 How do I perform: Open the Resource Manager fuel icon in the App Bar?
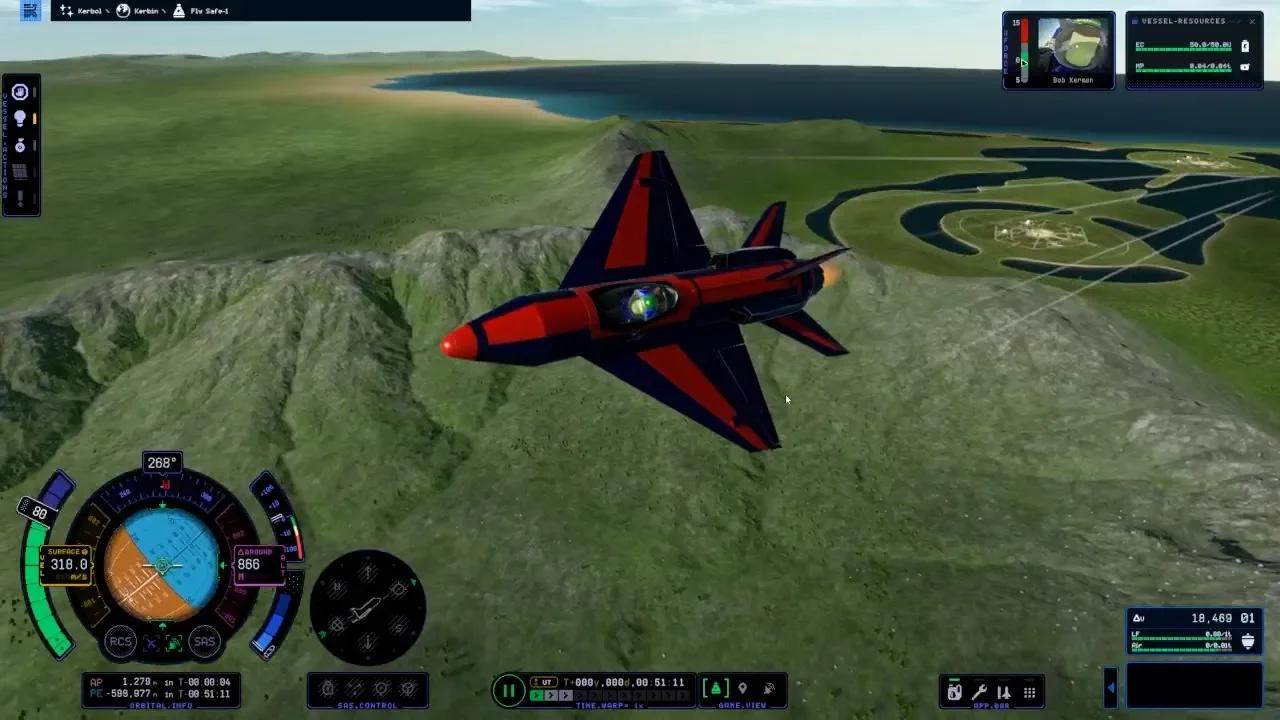click(x=956, y=692)
